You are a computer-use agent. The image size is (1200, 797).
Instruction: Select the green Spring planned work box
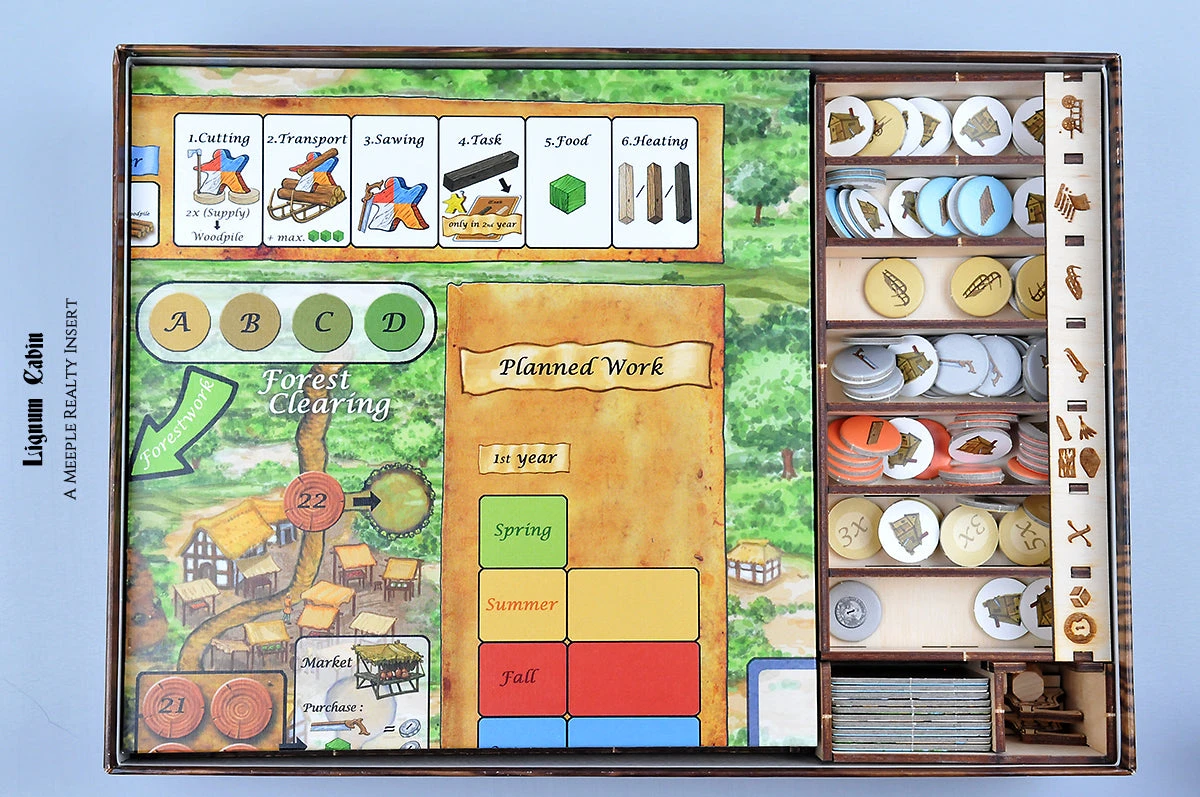(x=523, y=531)
